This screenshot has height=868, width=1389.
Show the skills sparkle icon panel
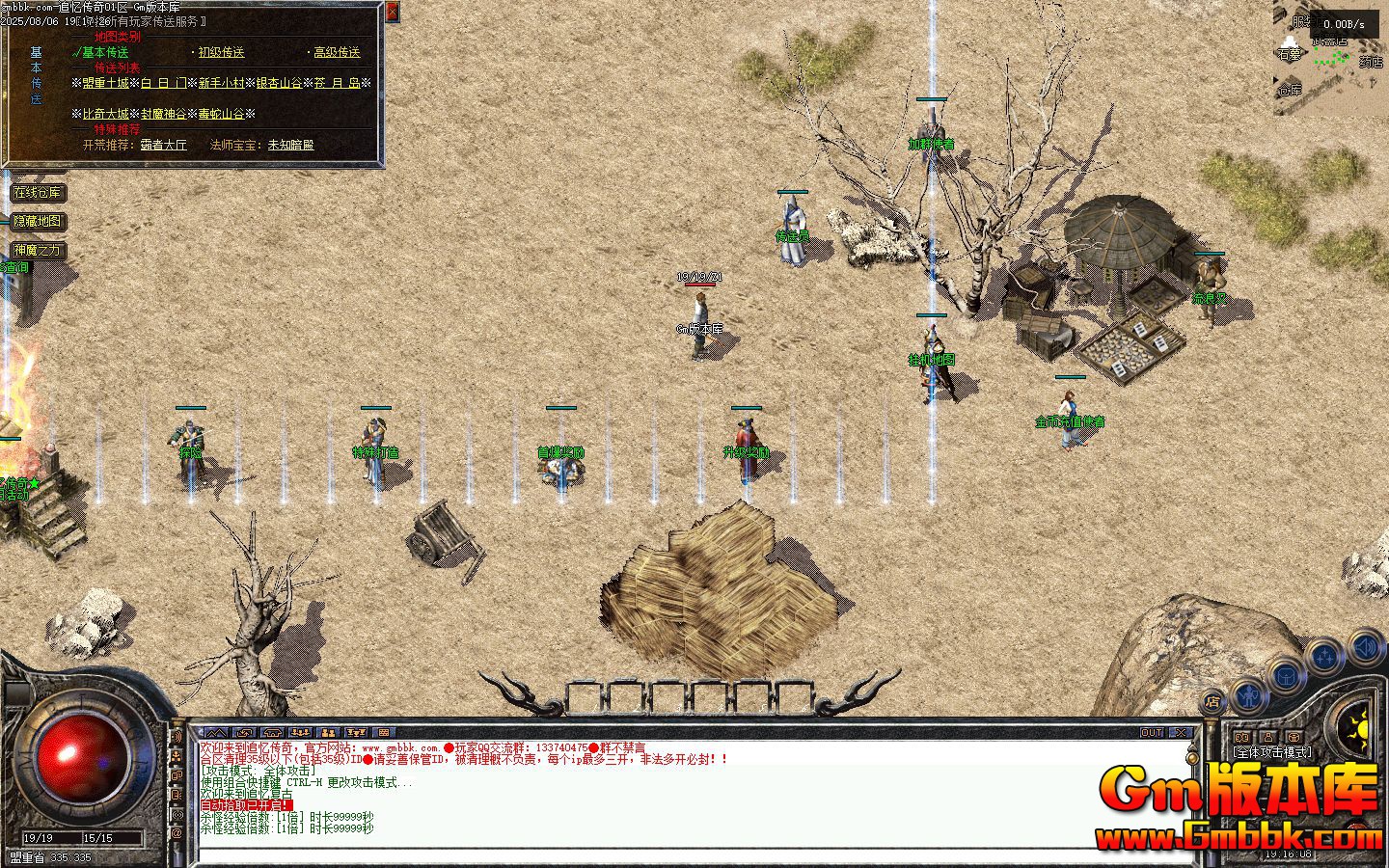pos(1323,656)
